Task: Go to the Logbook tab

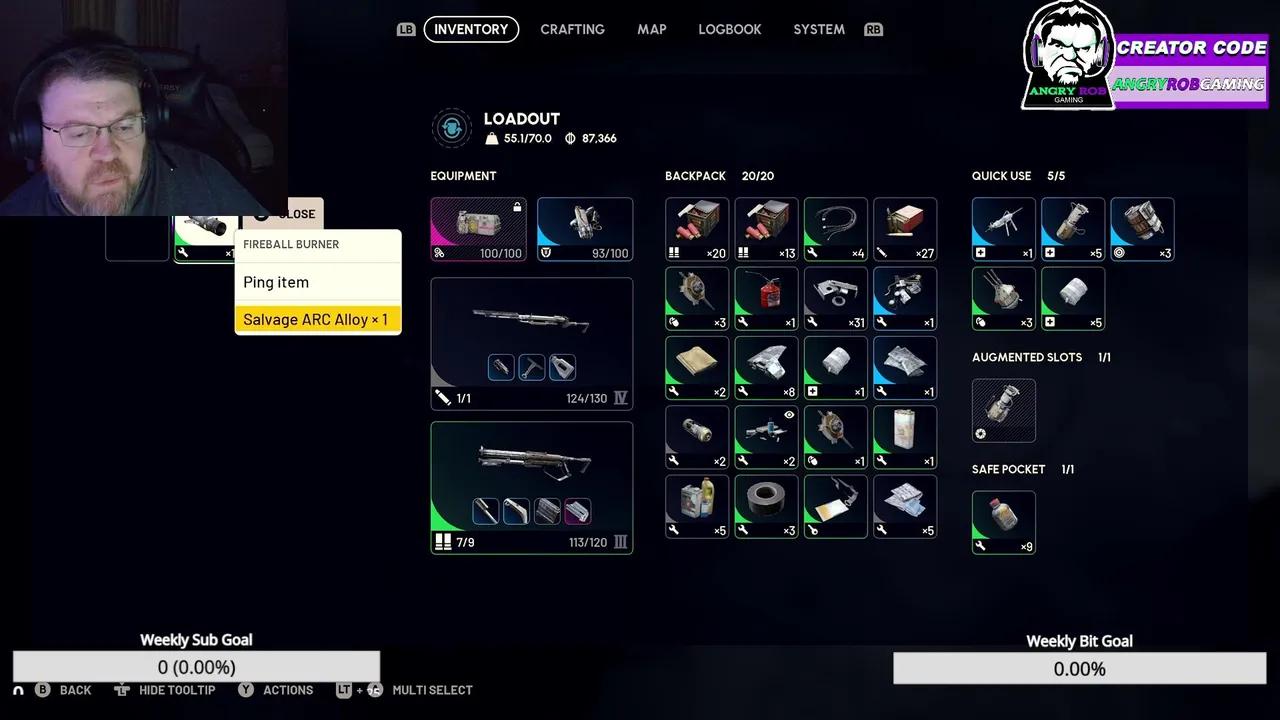Action: (x=729, y=29)
